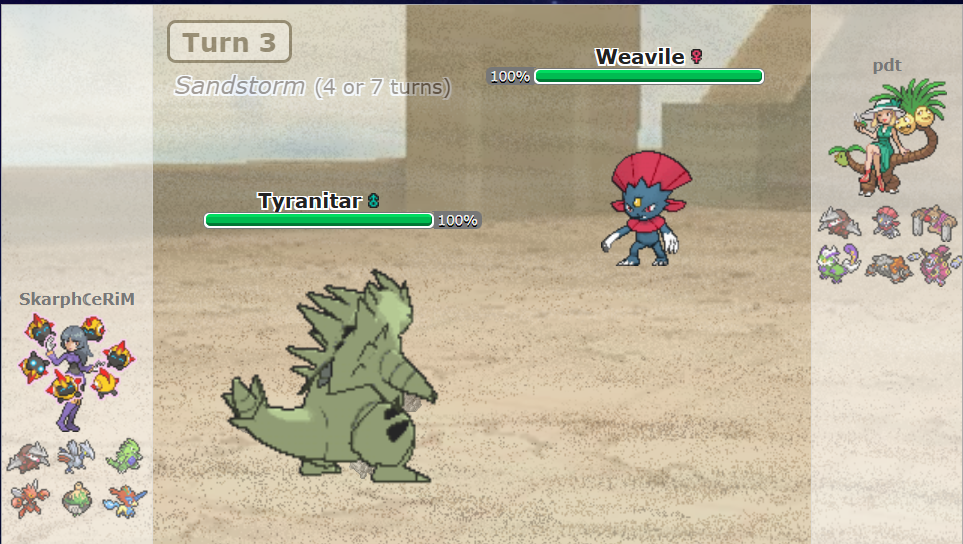Click the Weavile icon in pdt's team
The height and width of the screenshot is (544, 963).
886,222
